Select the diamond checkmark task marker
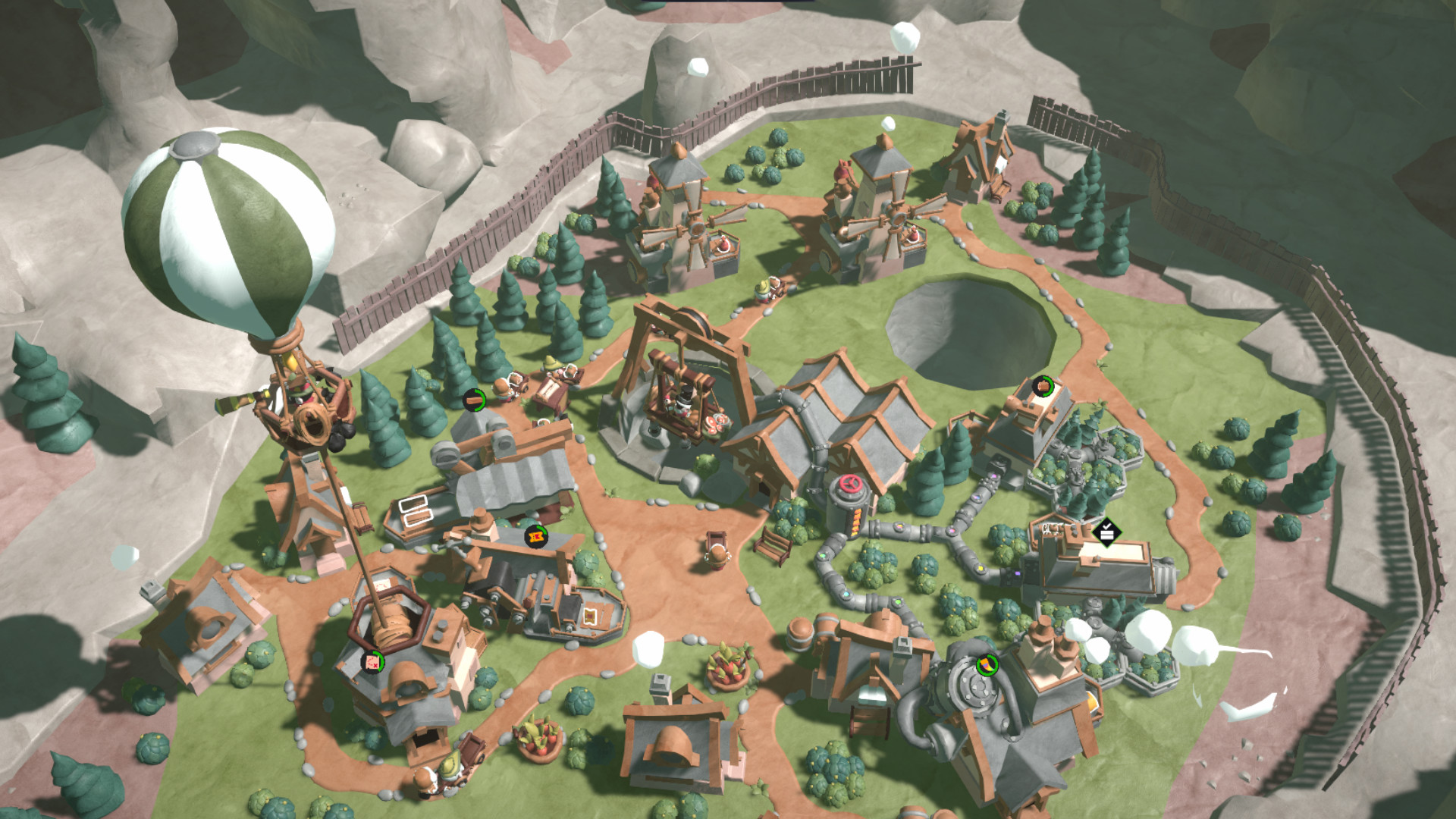 coord(1106,532)
